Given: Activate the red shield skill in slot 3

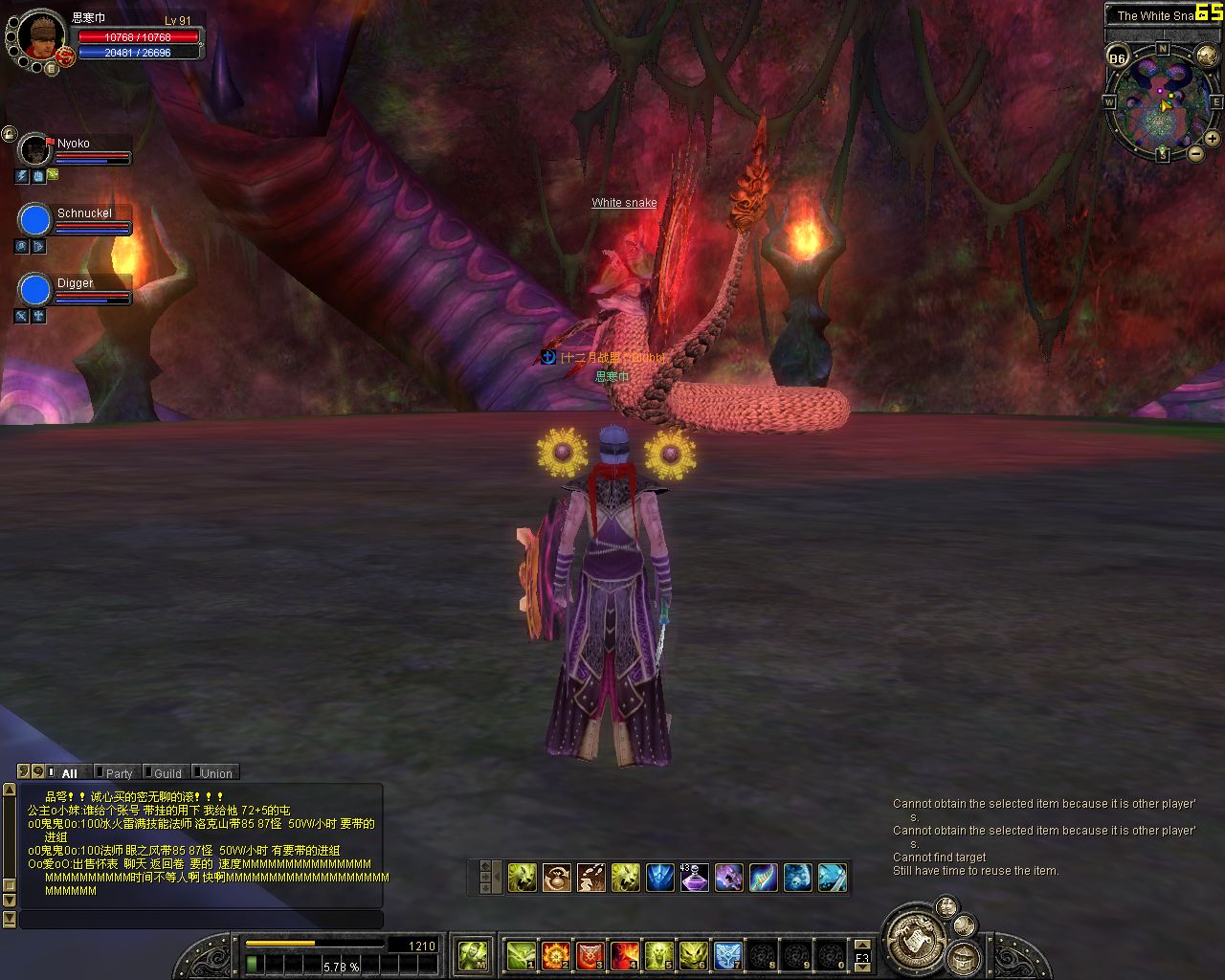Looking at the screenshot, I should [590, 955].
